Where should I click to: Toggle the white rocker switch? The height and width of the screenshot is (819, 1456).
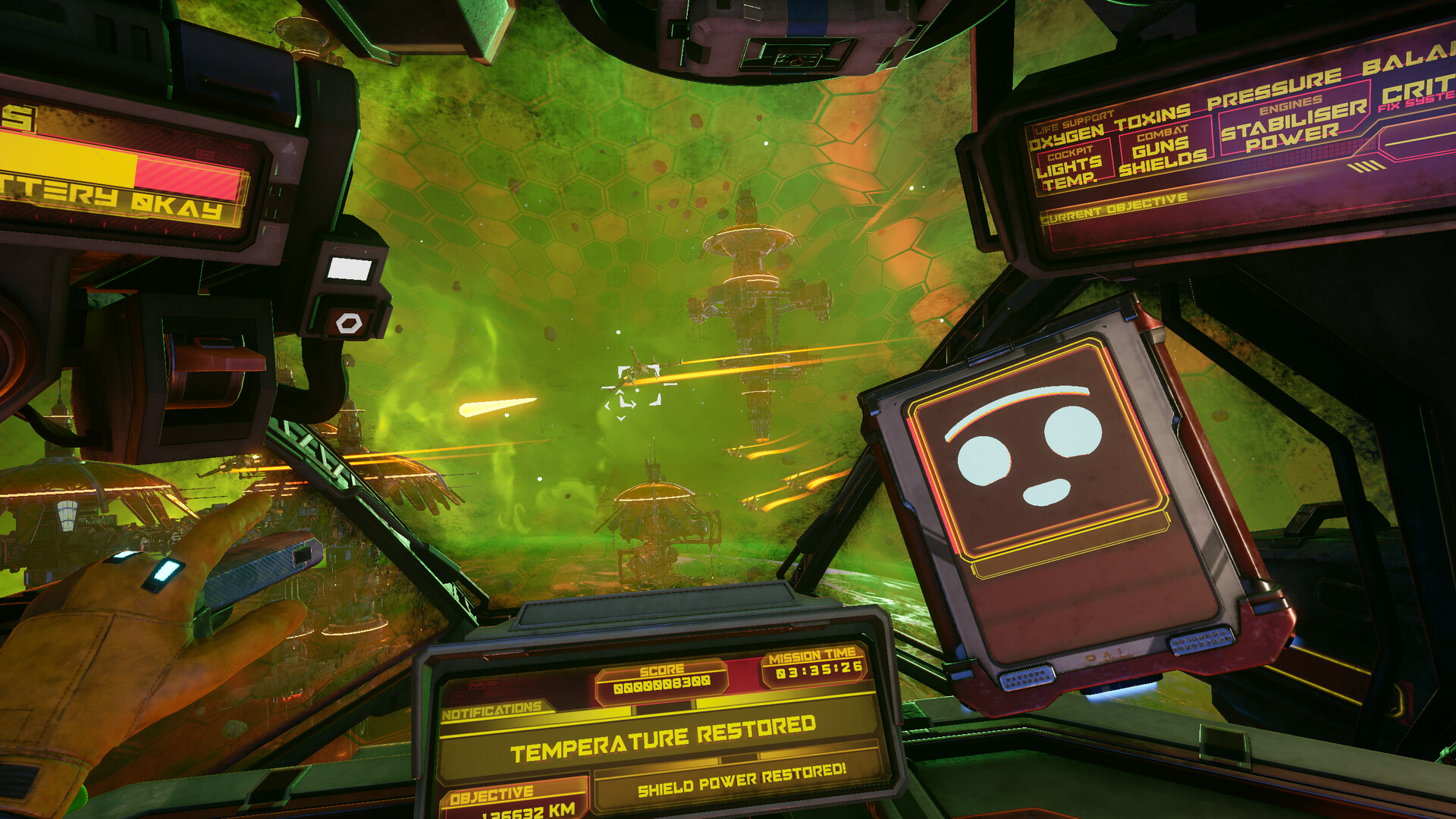tap(350, 268)
